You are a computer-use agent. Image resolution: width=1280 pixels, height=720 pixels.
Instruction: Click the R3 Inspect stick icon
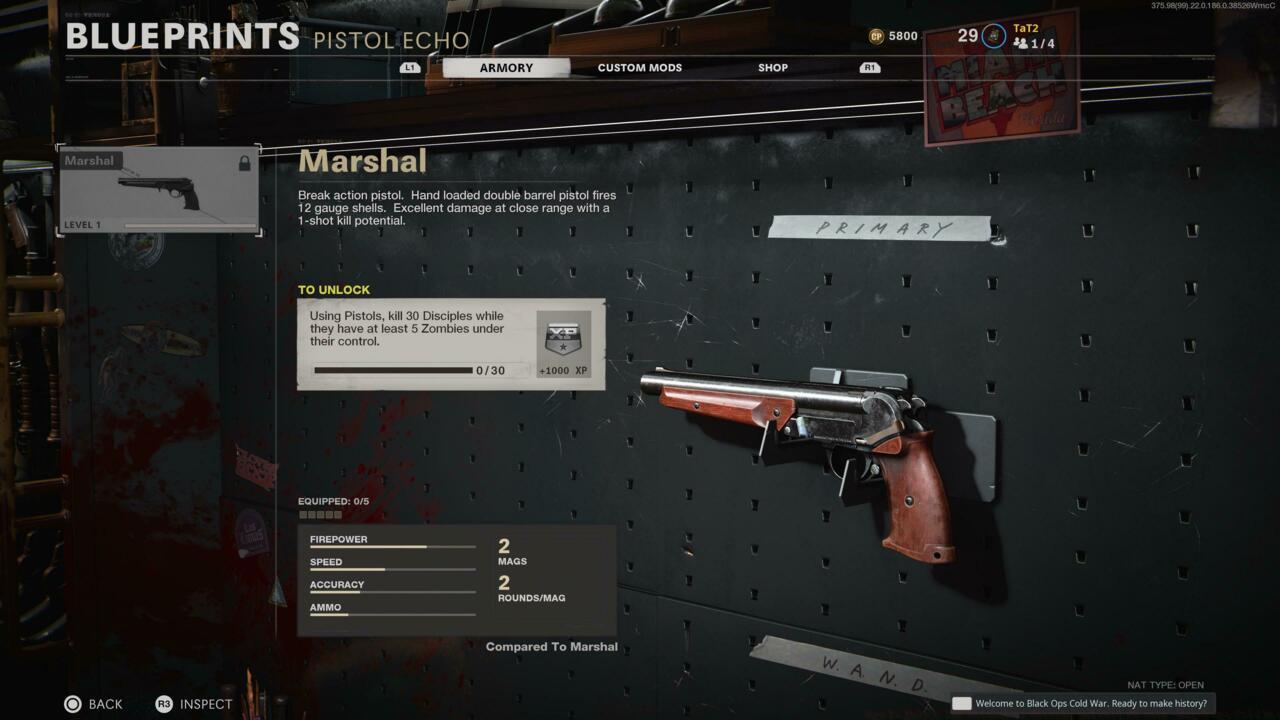pyautogui.click(x=163, y=704)
